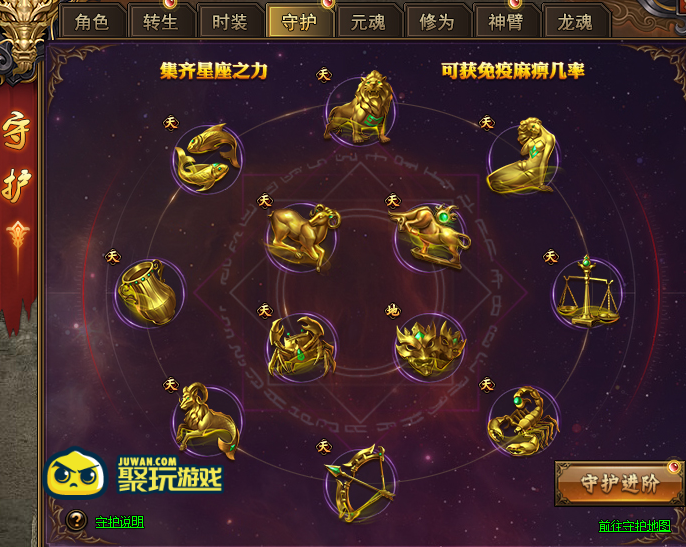Pick the golden bull Taurus icon
The image size is (686, 547).
tap(428, 234)
